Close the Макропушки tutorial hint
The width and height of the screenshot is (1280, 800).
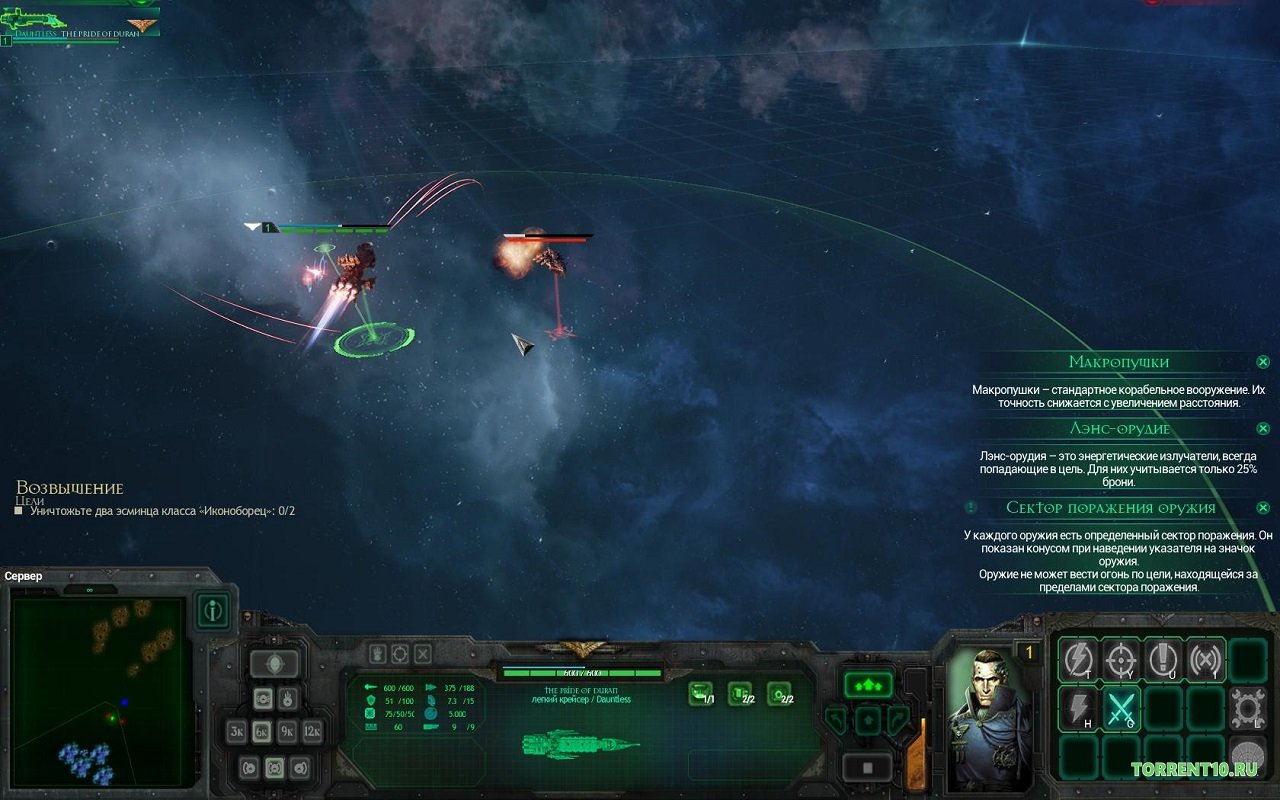coord(1263,362)
